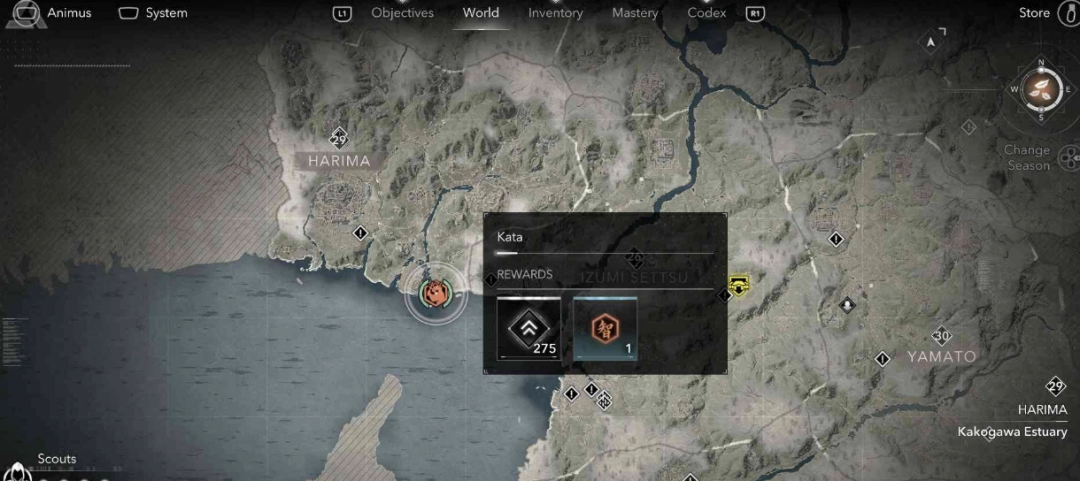
Task: Open the System menu
Action: click(154, 13)
